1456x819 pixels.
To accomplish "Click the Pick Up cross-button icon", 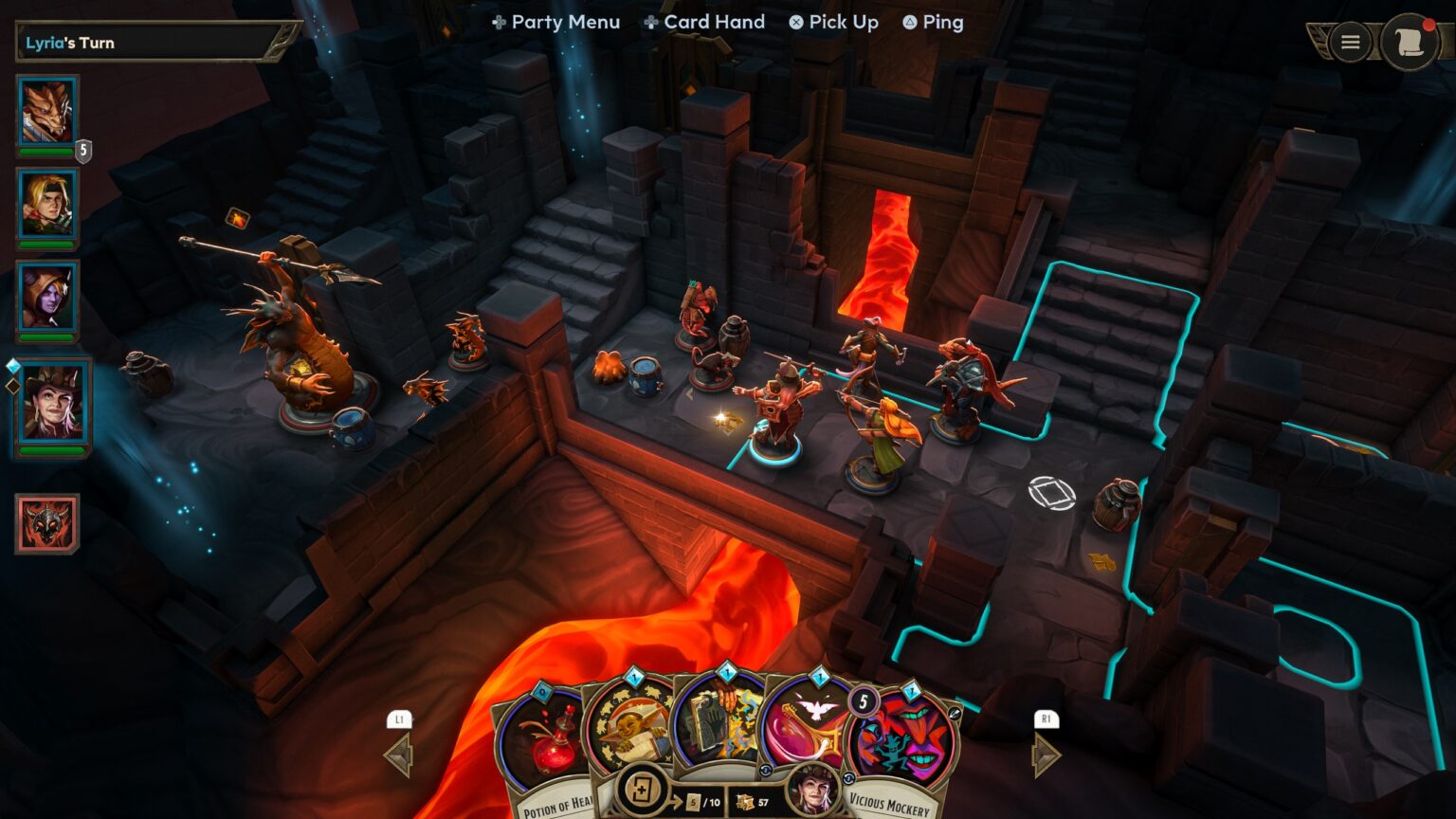I will (x=795, y=22).
